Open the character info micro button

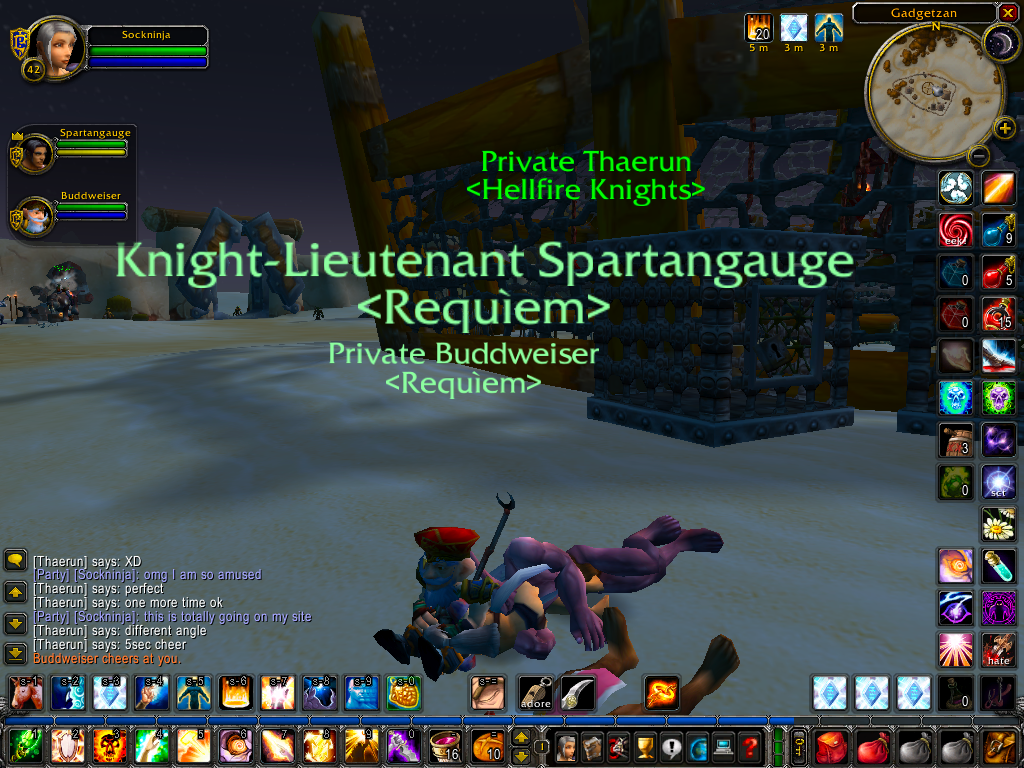click(x=567, y=746)
